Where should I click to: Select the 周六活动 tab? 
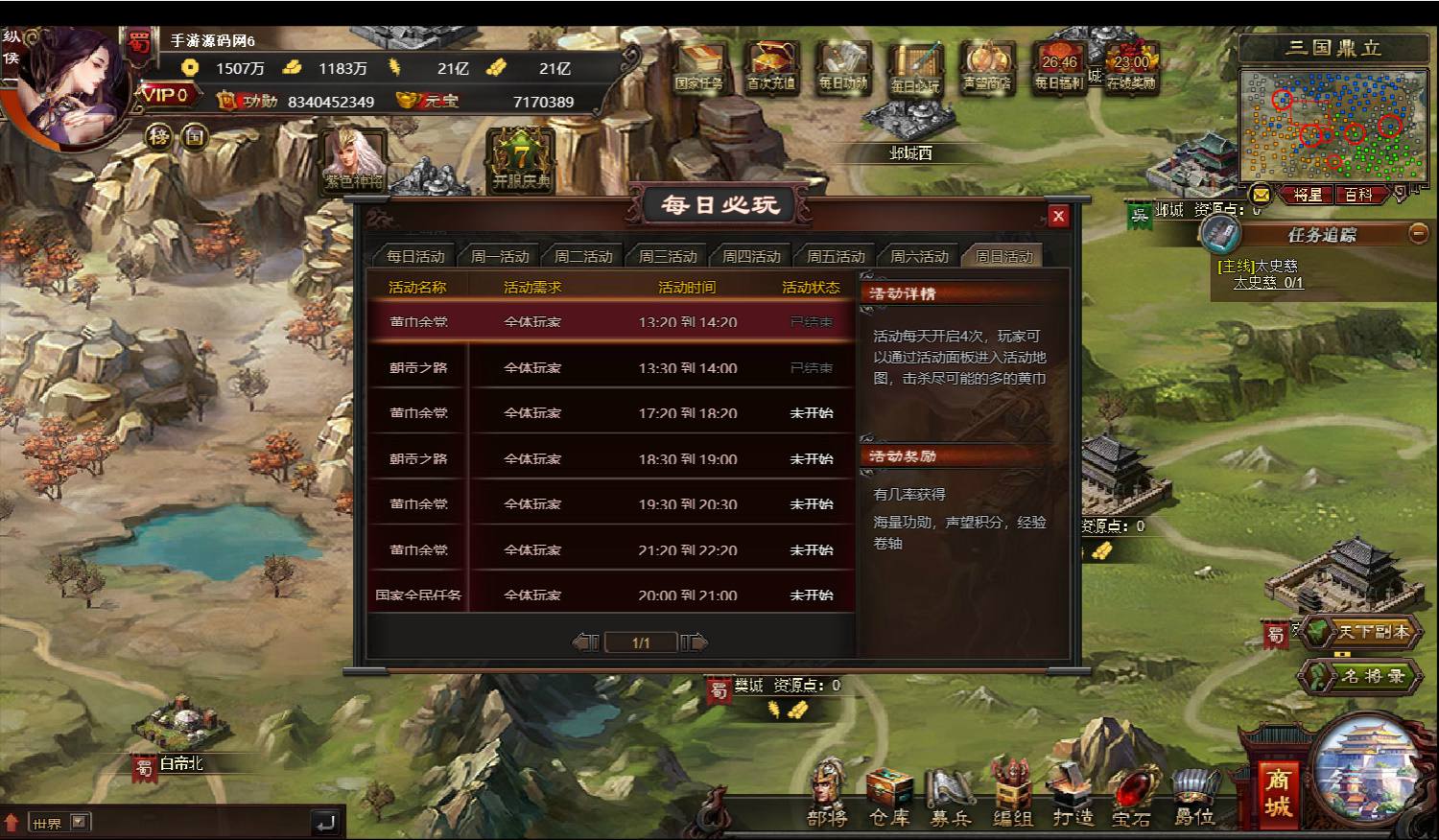[x=919, y=256]
